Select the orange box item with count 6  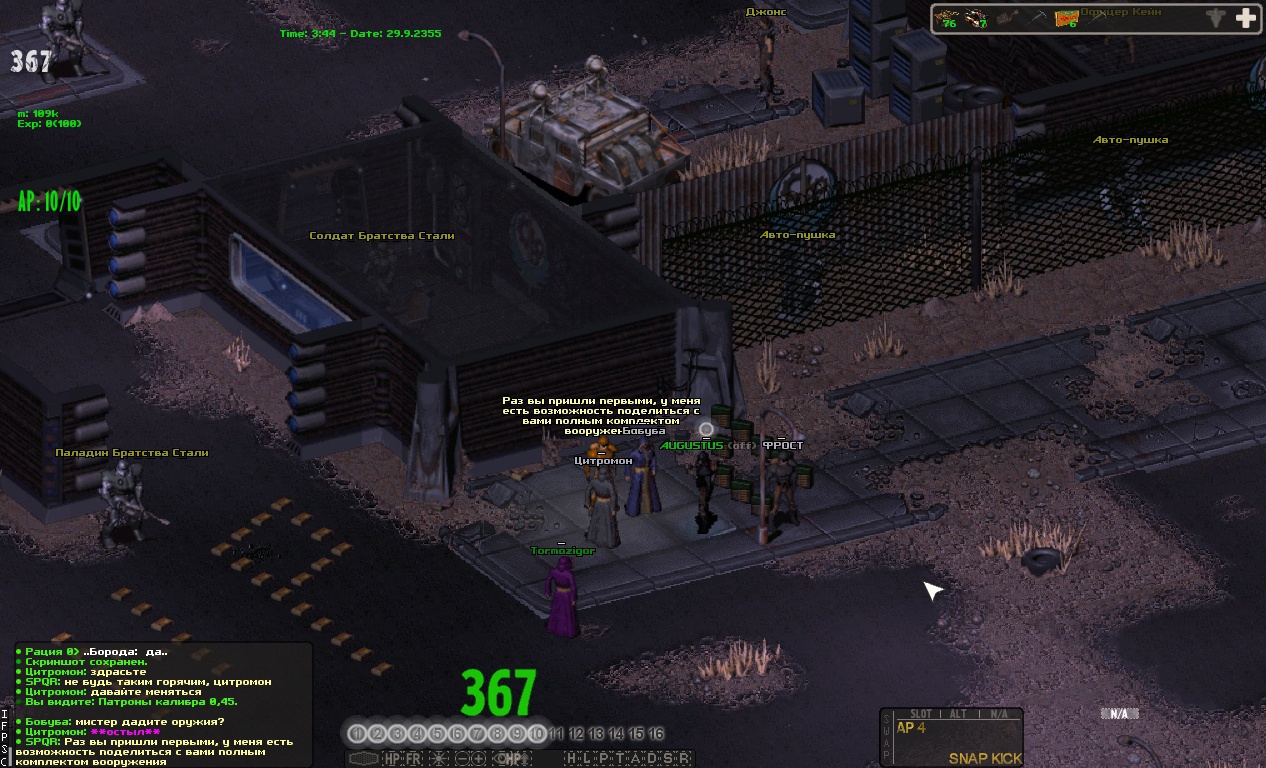tap(1067, 18)
